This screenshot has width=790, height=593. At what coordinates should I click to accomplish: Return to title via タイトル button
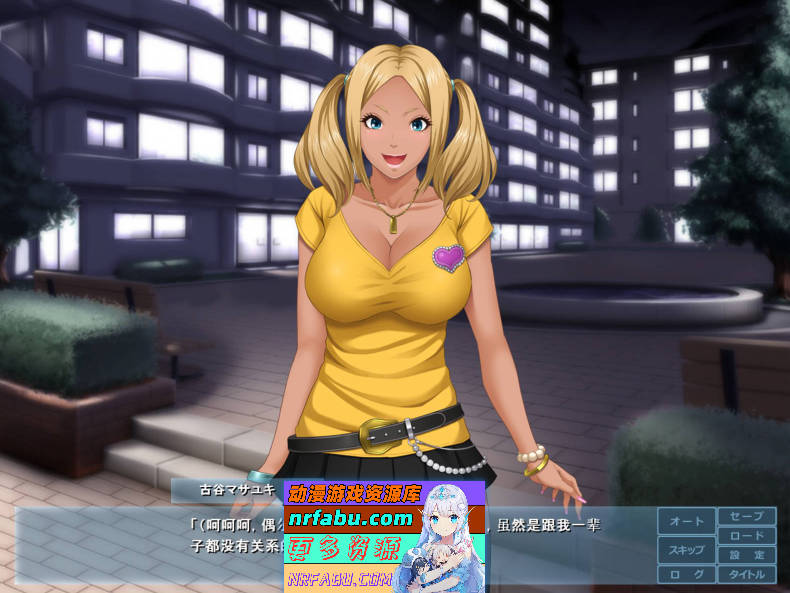pyautogui.click(x=746, y=575)
